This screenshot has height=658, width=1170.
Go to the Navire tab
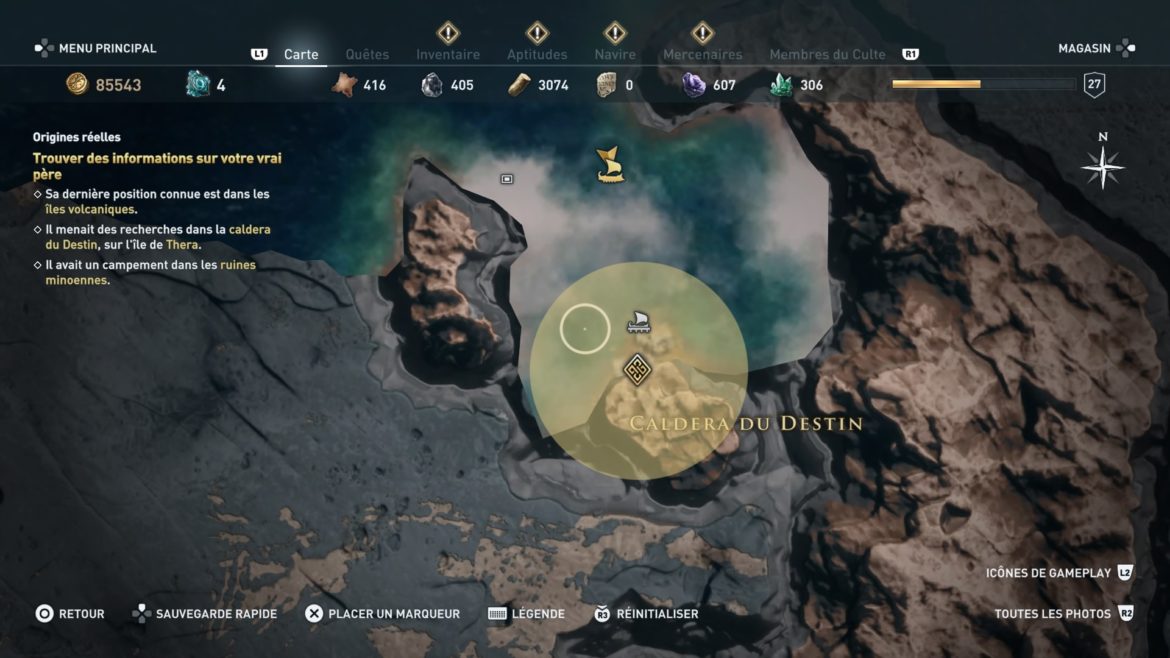click(615, 54)
